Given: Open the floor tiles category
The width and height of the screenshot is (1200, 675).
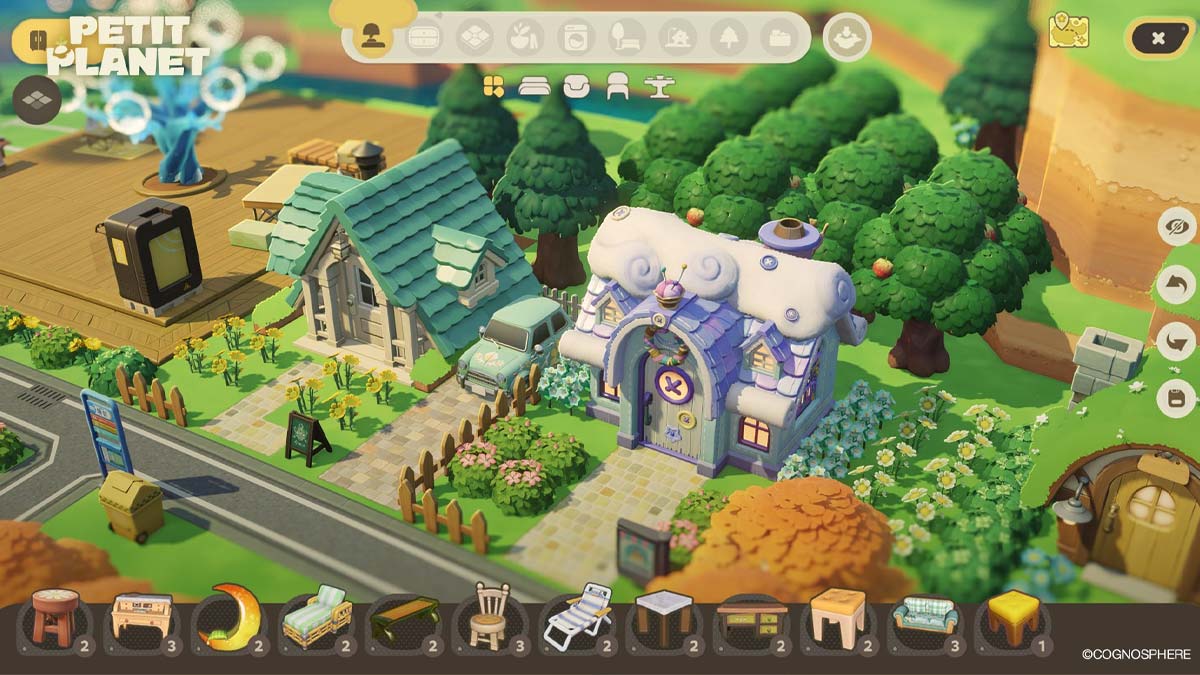Looking at the screenshot, I should (x=474, y=38).
